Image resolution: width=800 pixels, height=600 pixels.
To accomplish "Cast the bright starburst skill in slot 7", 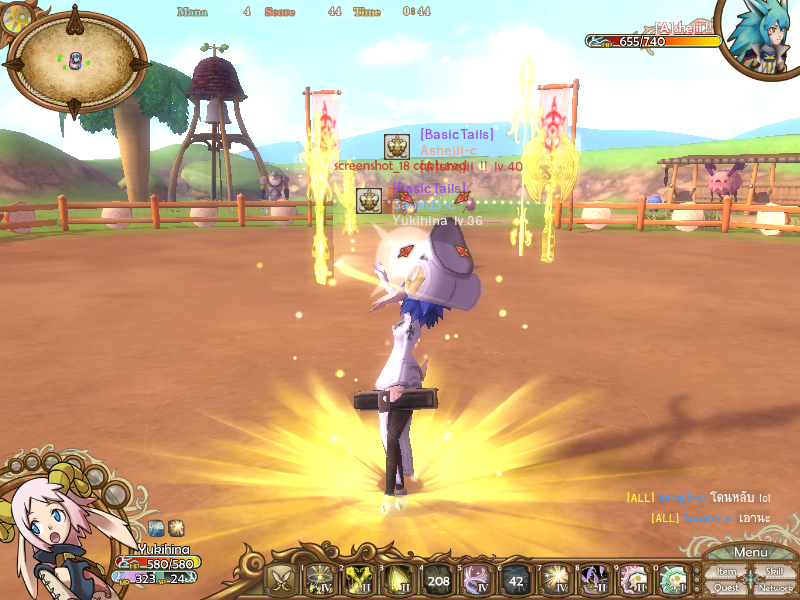I will pos(555,579).
